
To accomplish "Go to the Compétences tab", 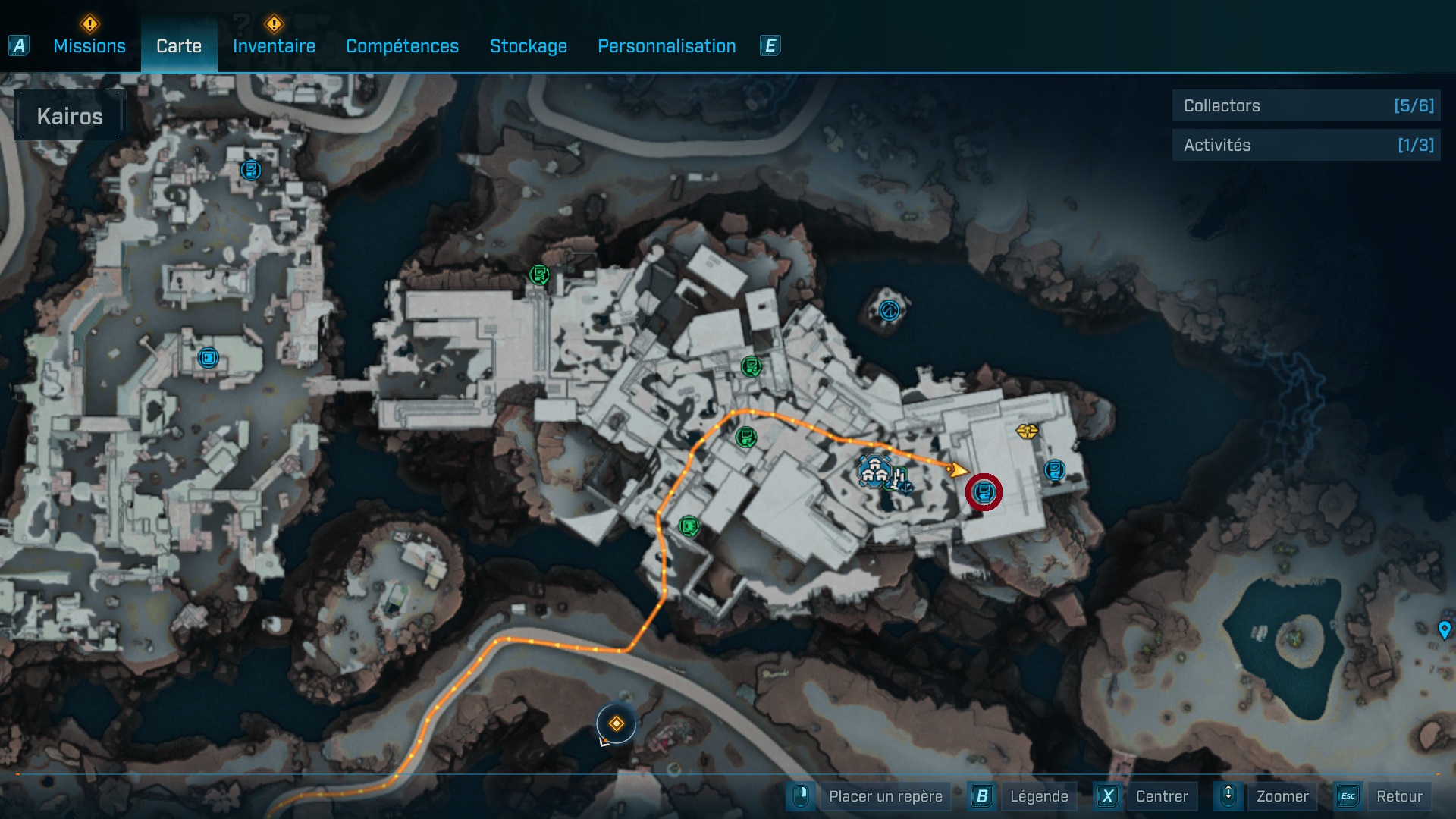I will [x=402, y=46].
